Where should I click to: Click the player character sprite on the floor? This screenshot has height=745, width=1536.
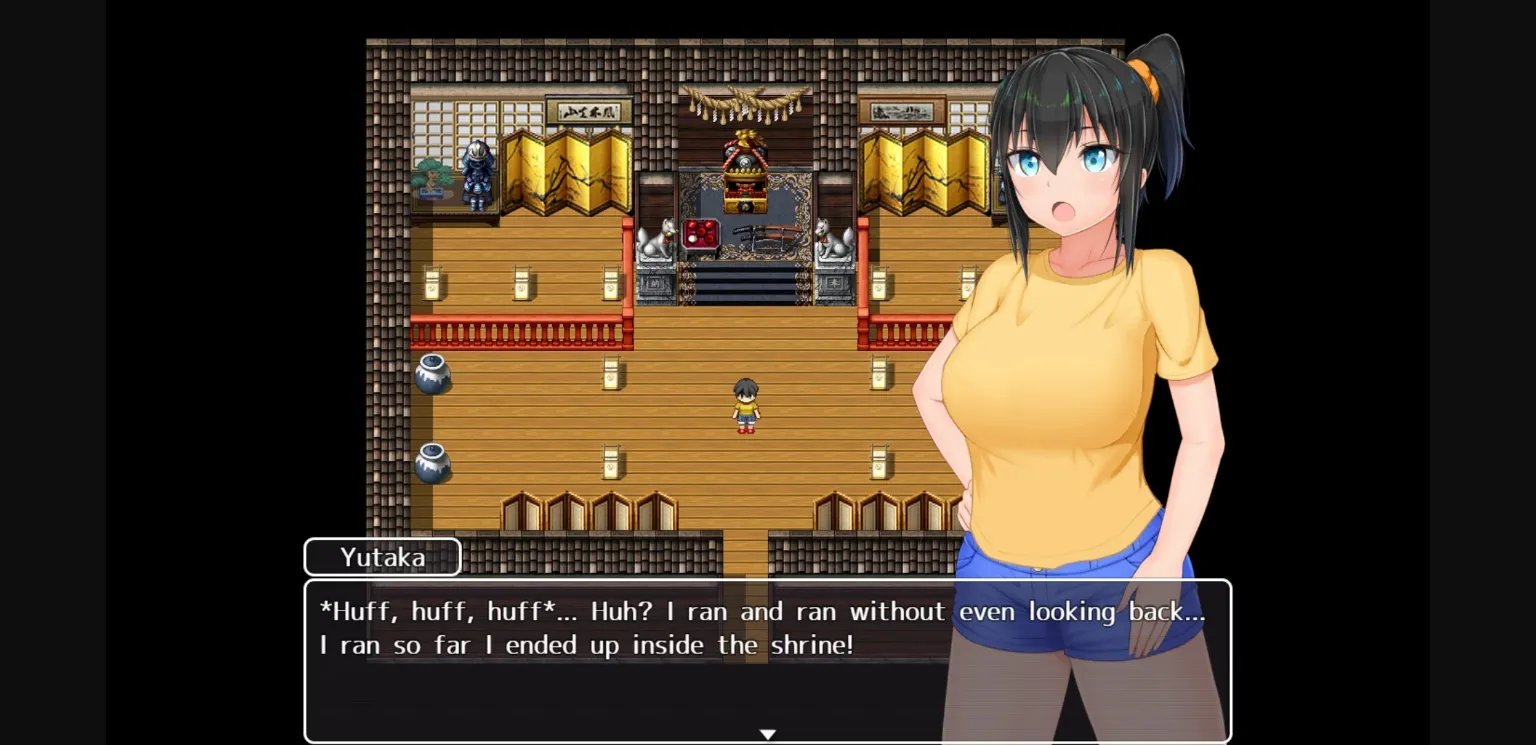point(744,405)
